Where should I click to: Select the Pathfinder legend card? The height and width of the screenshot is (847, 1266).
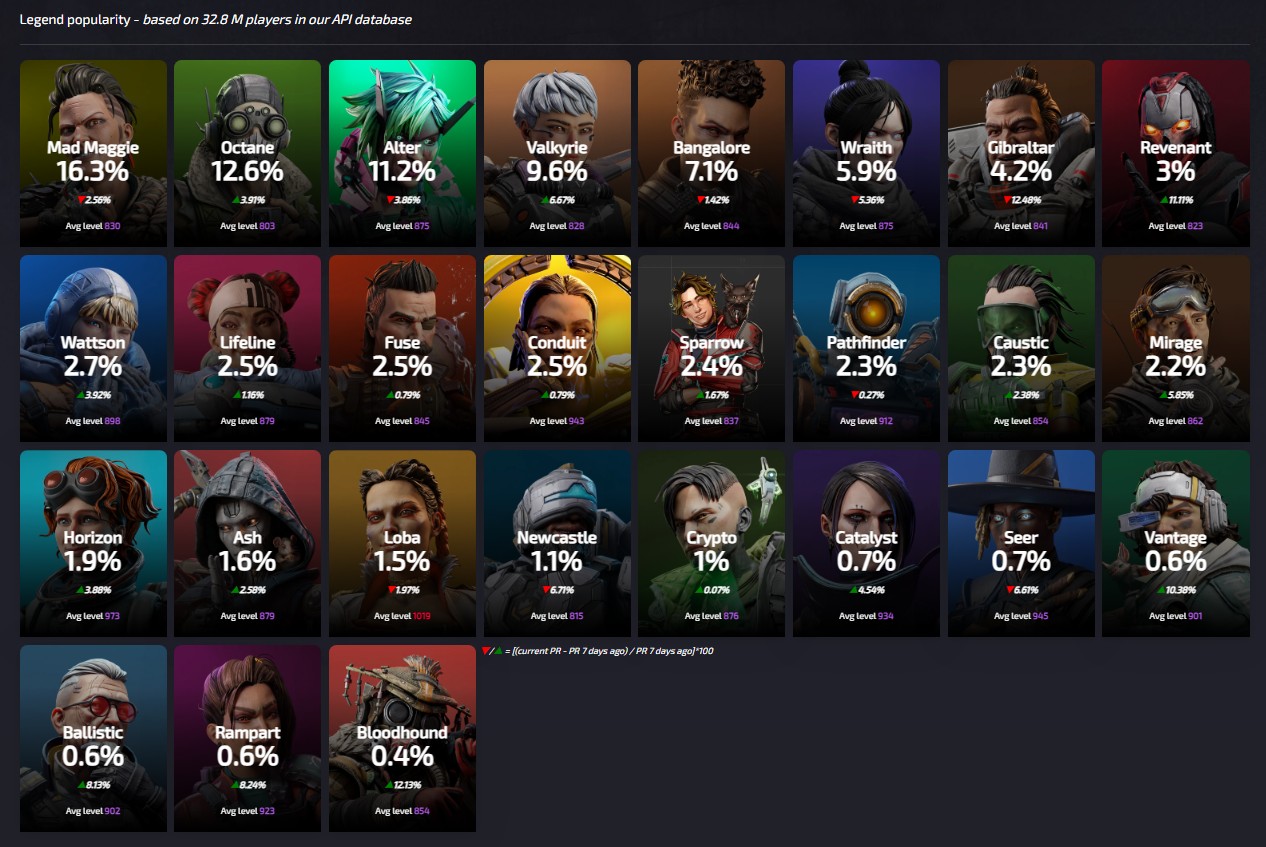866,348
